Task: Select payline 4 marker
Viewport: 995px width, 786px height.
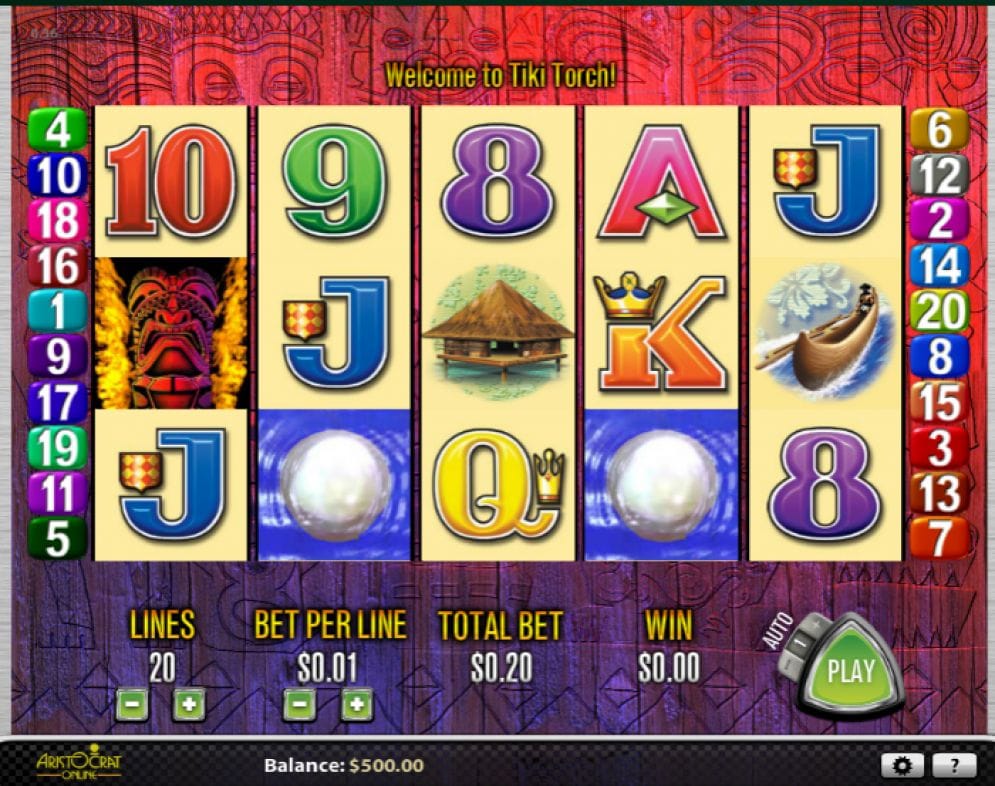Action: [x=58, y=130]
